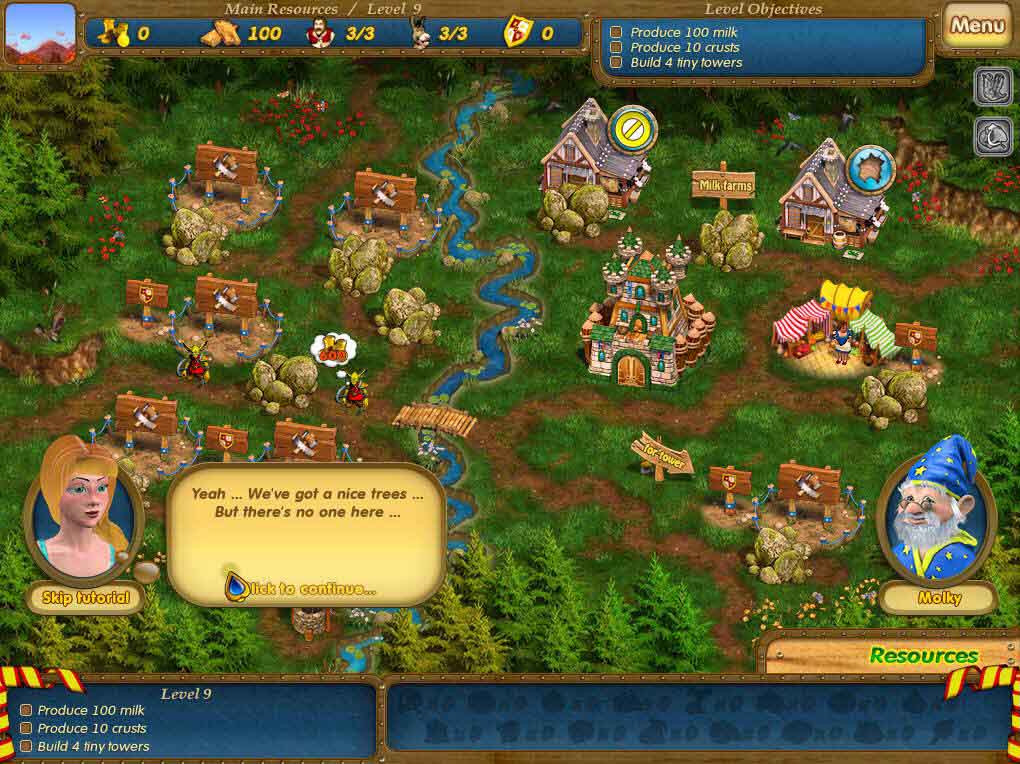Skip the tutorial
The width and height of the screenshot is (1020, 764).
tap(86, 598)
